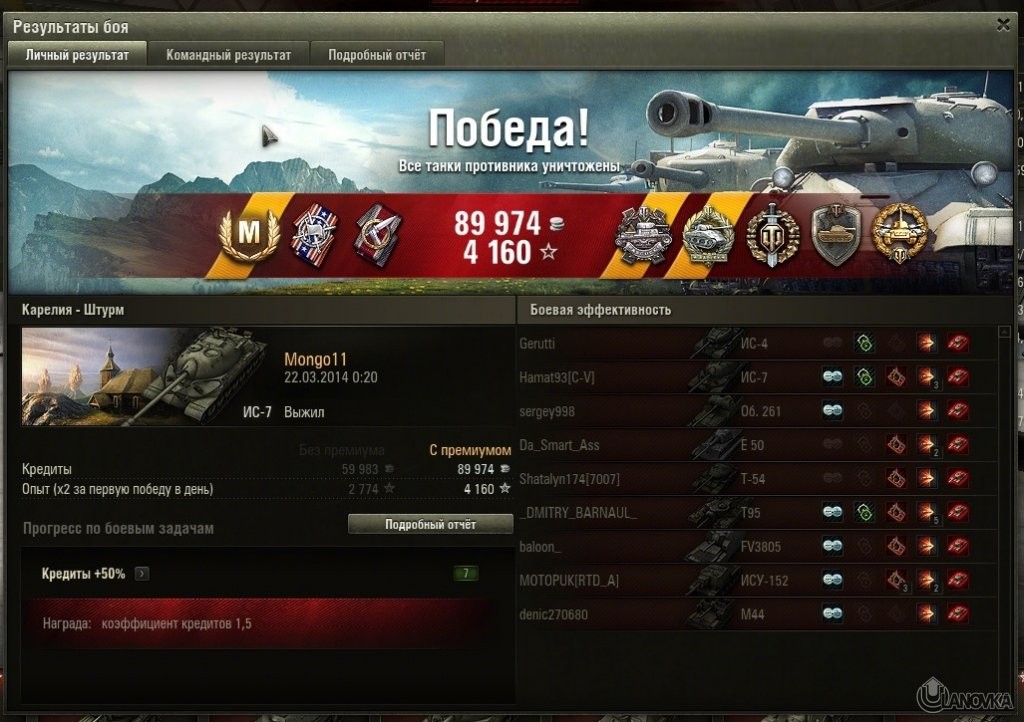This screenshot has width=1024, height=722.
Task: Open the Подробный отчёт tab
Action: click(377, 55)
